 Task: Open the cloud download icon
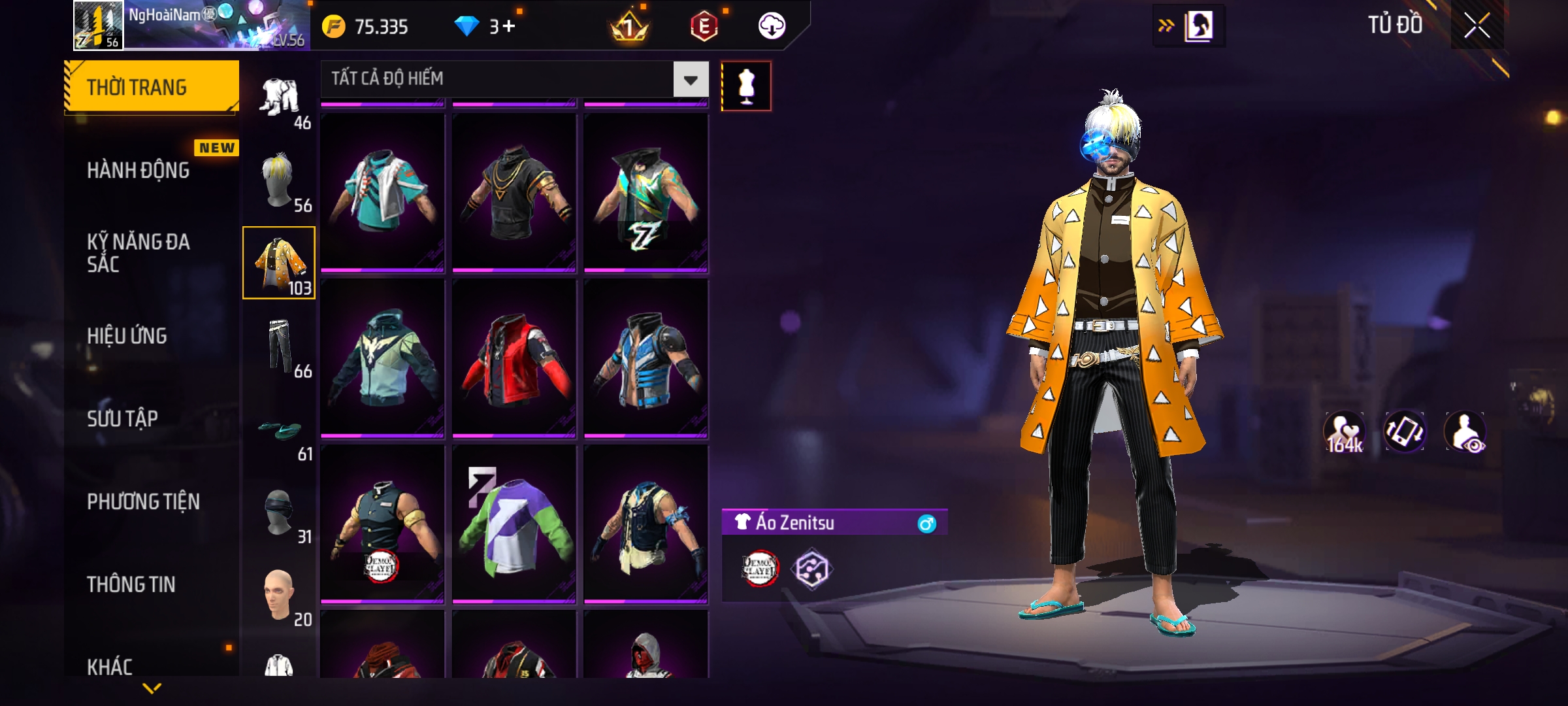(x=772, y=26)
